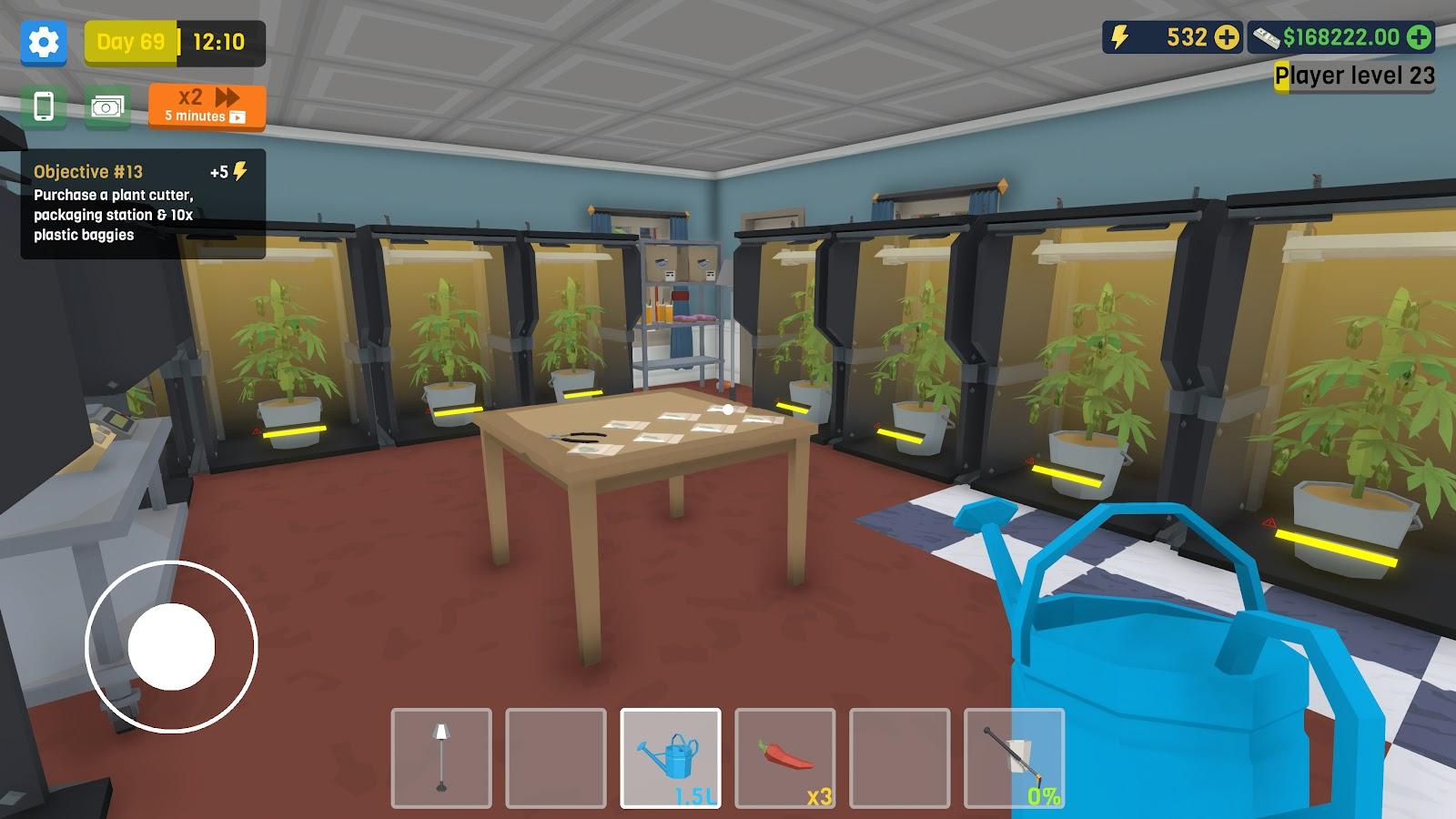Select the plant cutter tool at 0%
Screen dimensions: 1456x819
click(x=1016, y=758)
